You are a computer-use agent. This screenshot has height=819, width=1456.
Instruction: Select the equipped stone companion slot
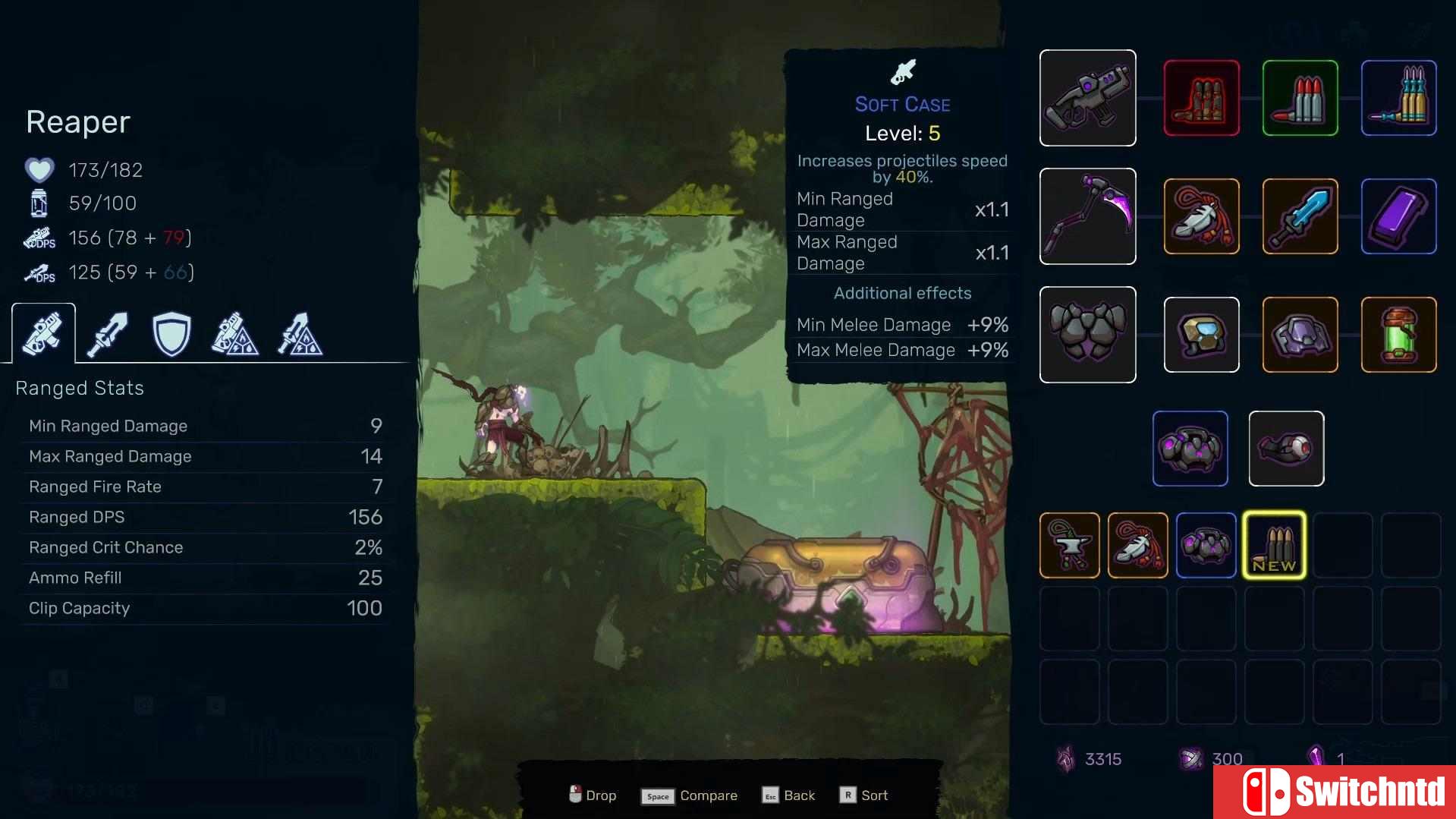(1190, 448)
